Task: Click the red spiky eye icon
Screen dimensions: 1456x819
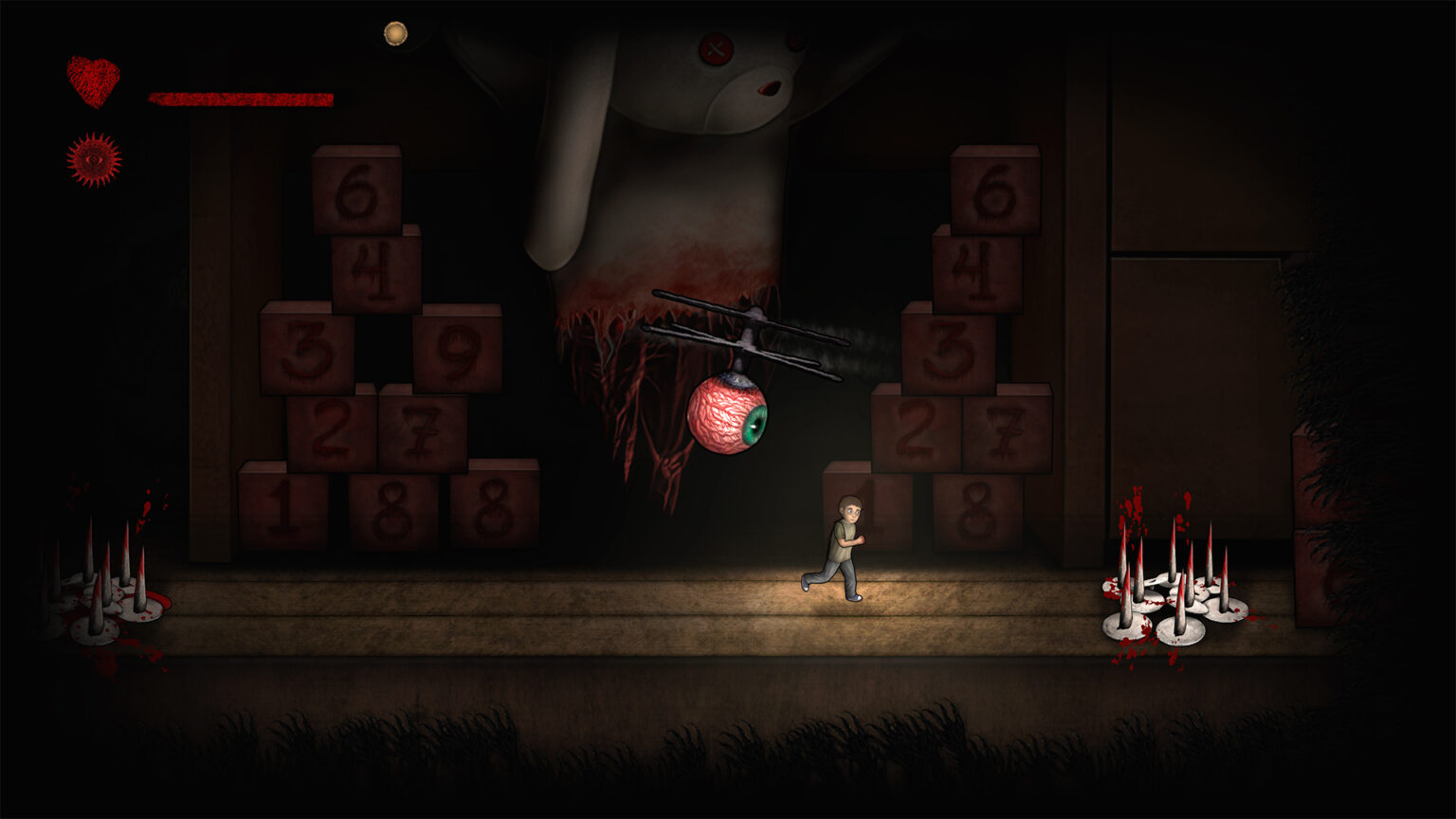Action: click(94, 159)
